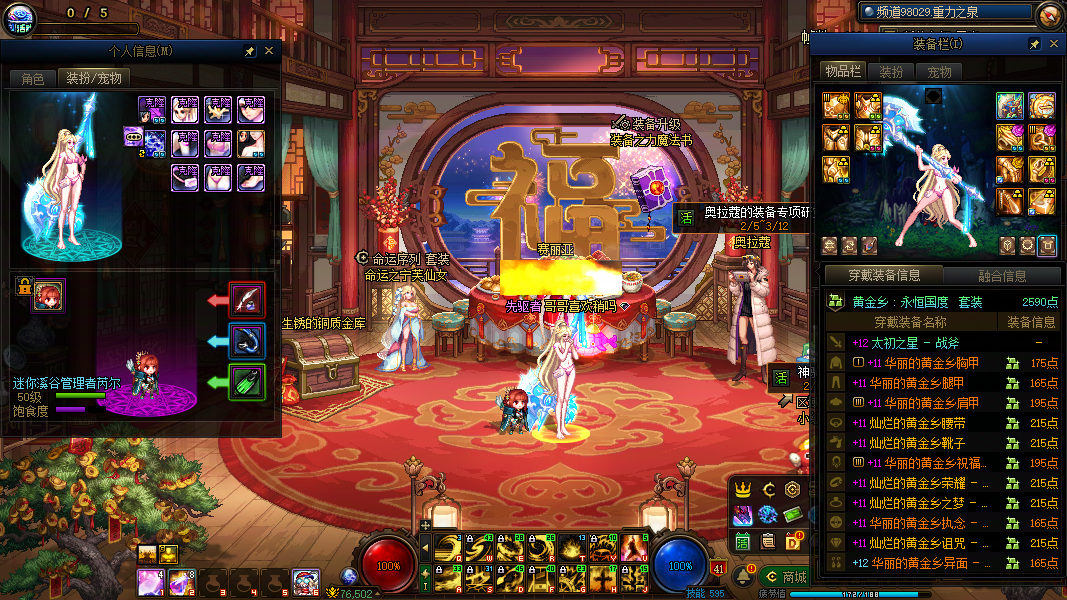The image size is (1067, 600).
Task: Pin the 装备栏 equipment window
Action: click(x=1034, y=45)
